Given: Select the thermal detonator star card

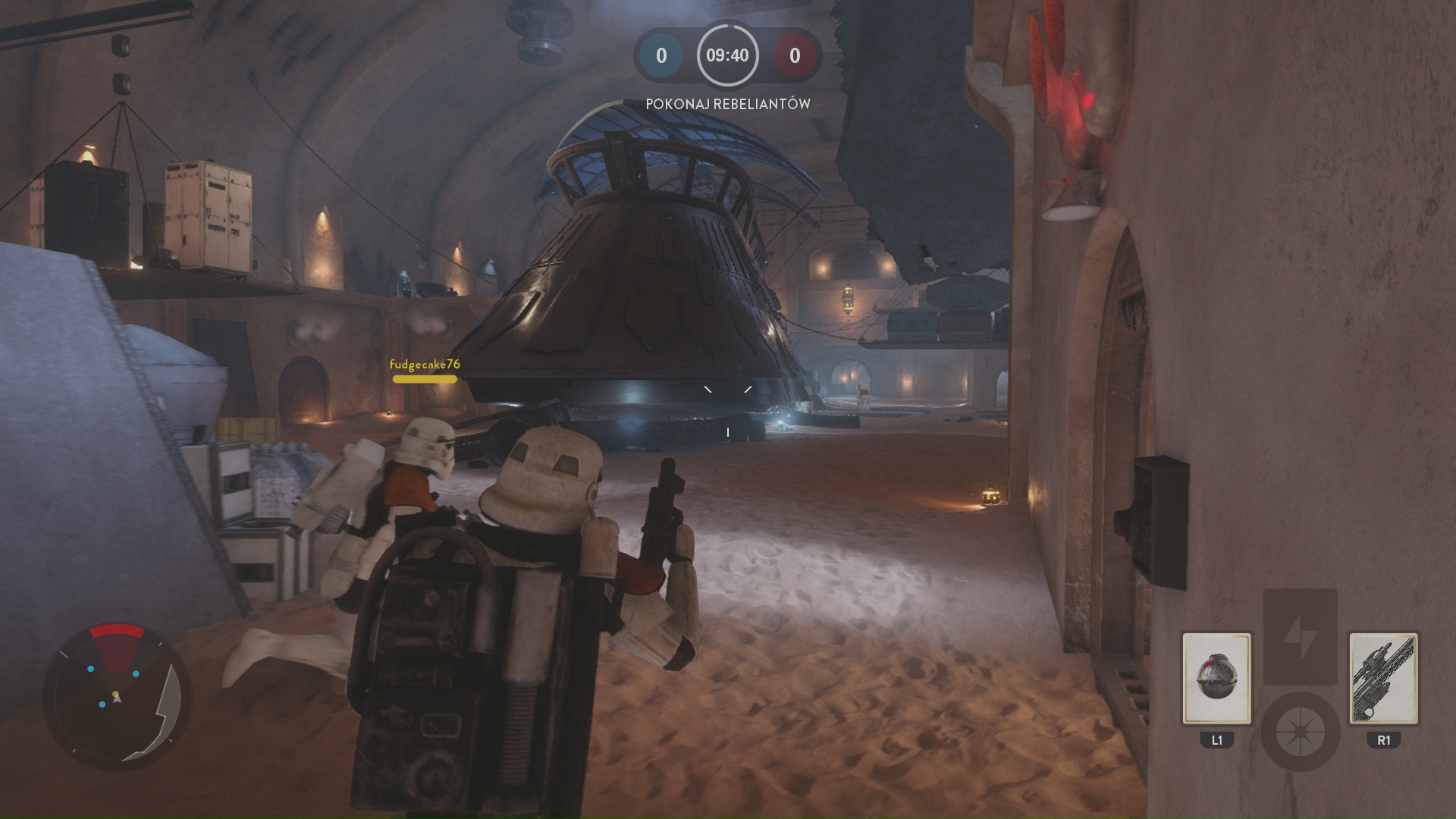Looking at the screenshot, I should click(1216, 678).
